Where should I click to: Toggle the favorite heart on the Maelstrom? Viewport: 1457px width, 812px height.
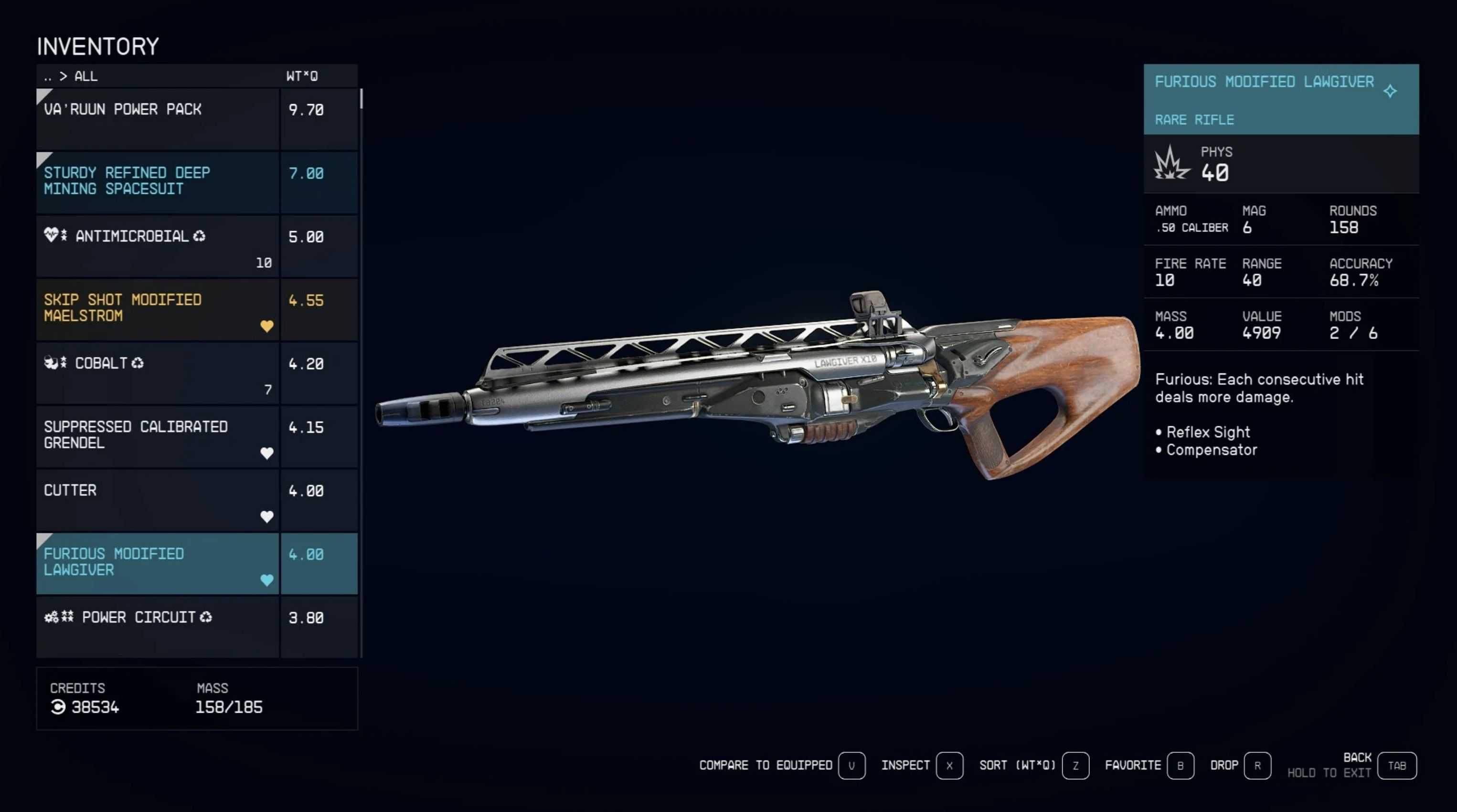[266, 326]
